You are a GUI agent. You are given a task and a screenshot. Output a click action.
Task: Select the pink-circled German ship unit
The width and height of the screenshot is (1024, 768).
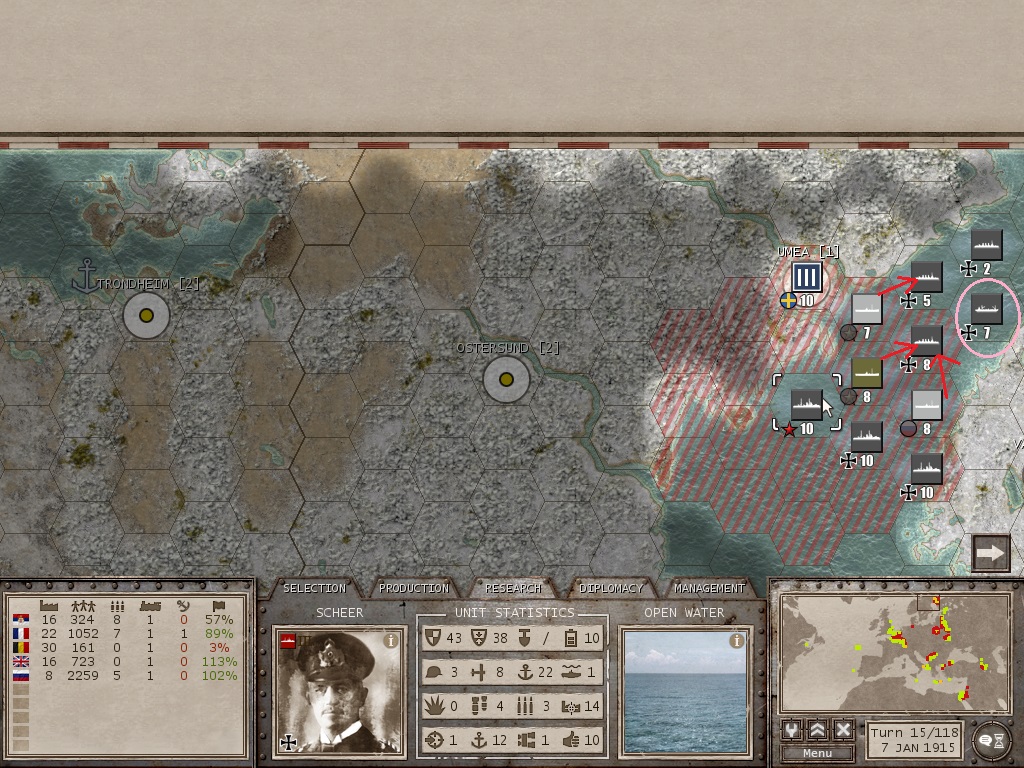tap(987, 308)
